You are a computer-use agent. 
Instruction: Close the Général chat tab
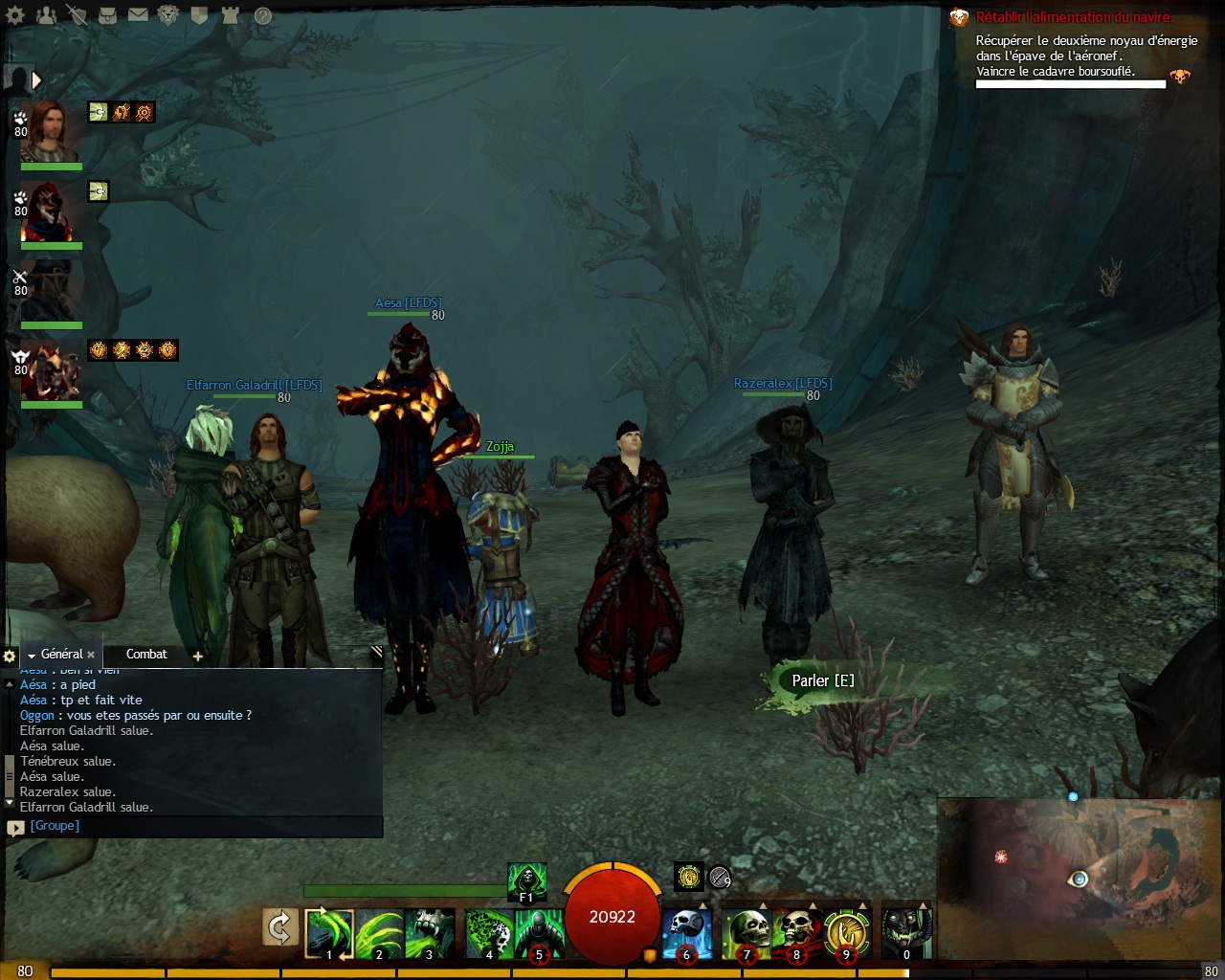(91, 656)
